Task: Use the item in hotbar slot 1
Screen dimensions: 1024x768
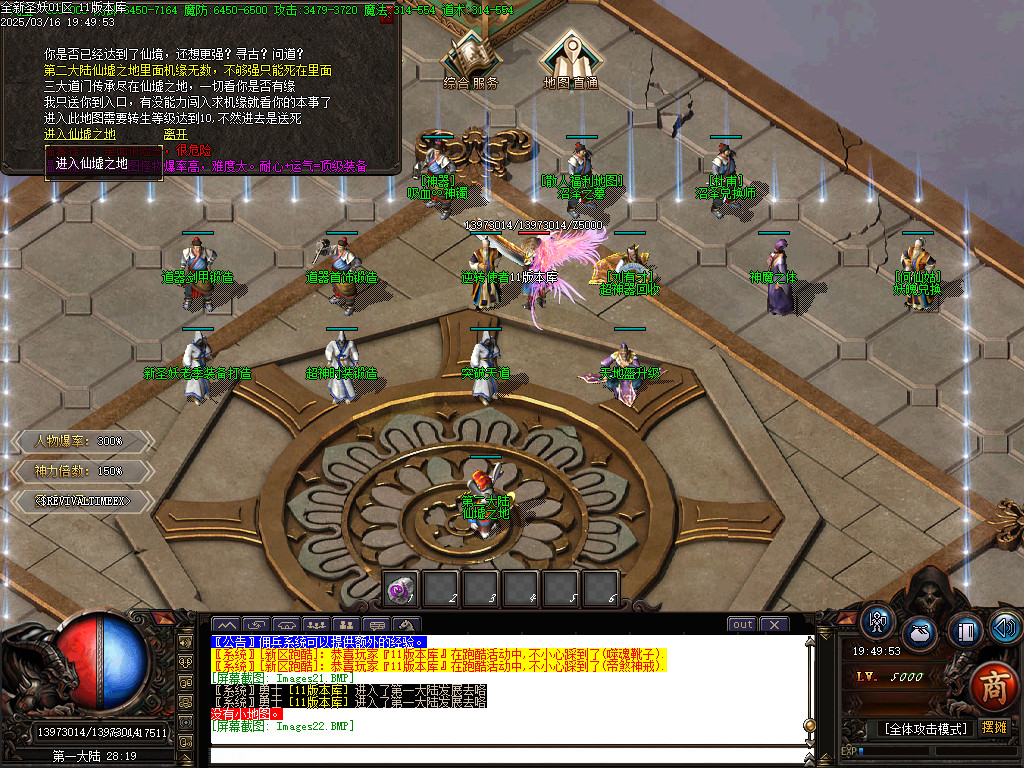Action: pyautogui.click(x=402, y=589)
